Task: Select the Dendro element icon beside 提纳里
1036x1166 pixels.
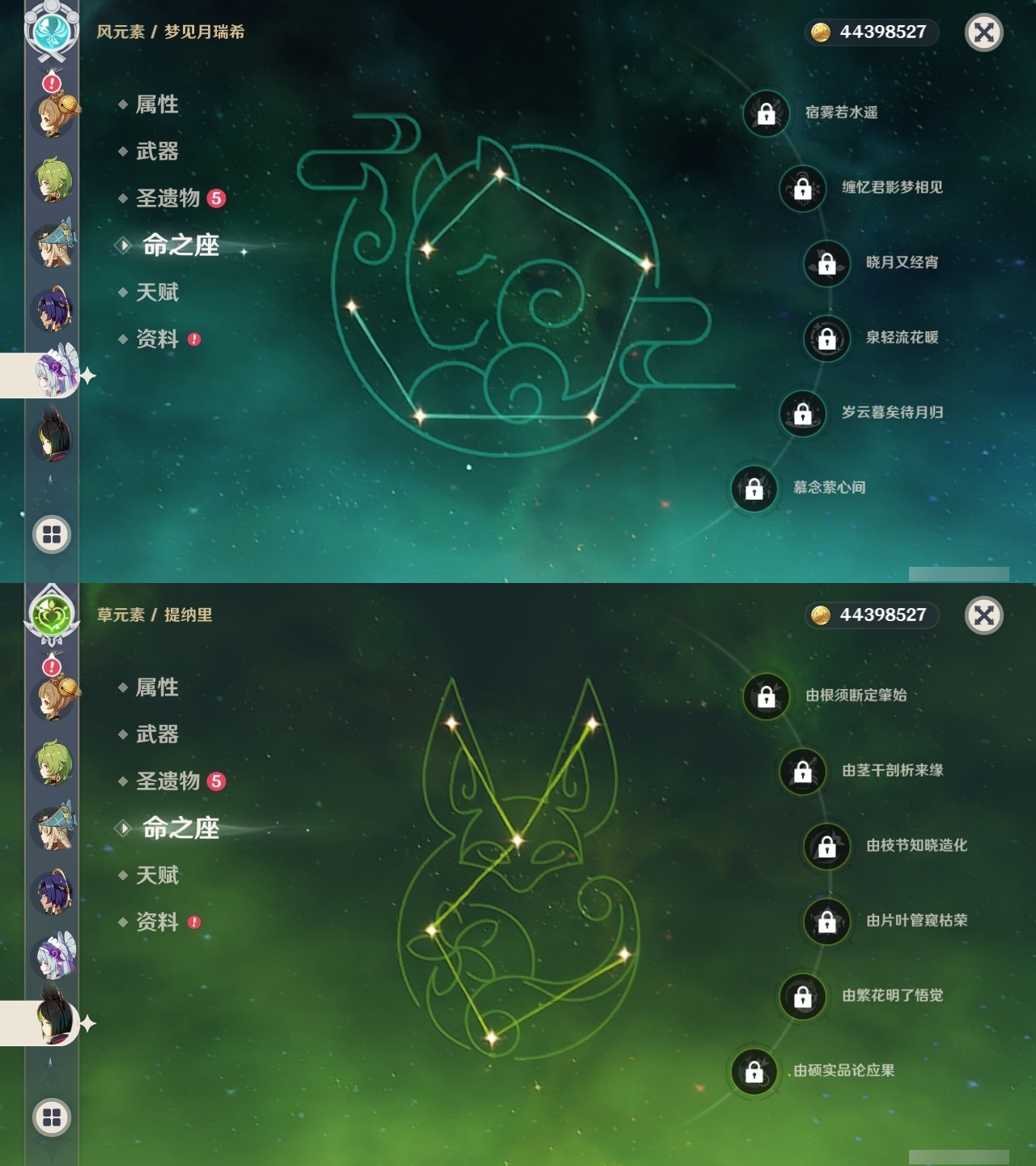Action: coord(51,614)
